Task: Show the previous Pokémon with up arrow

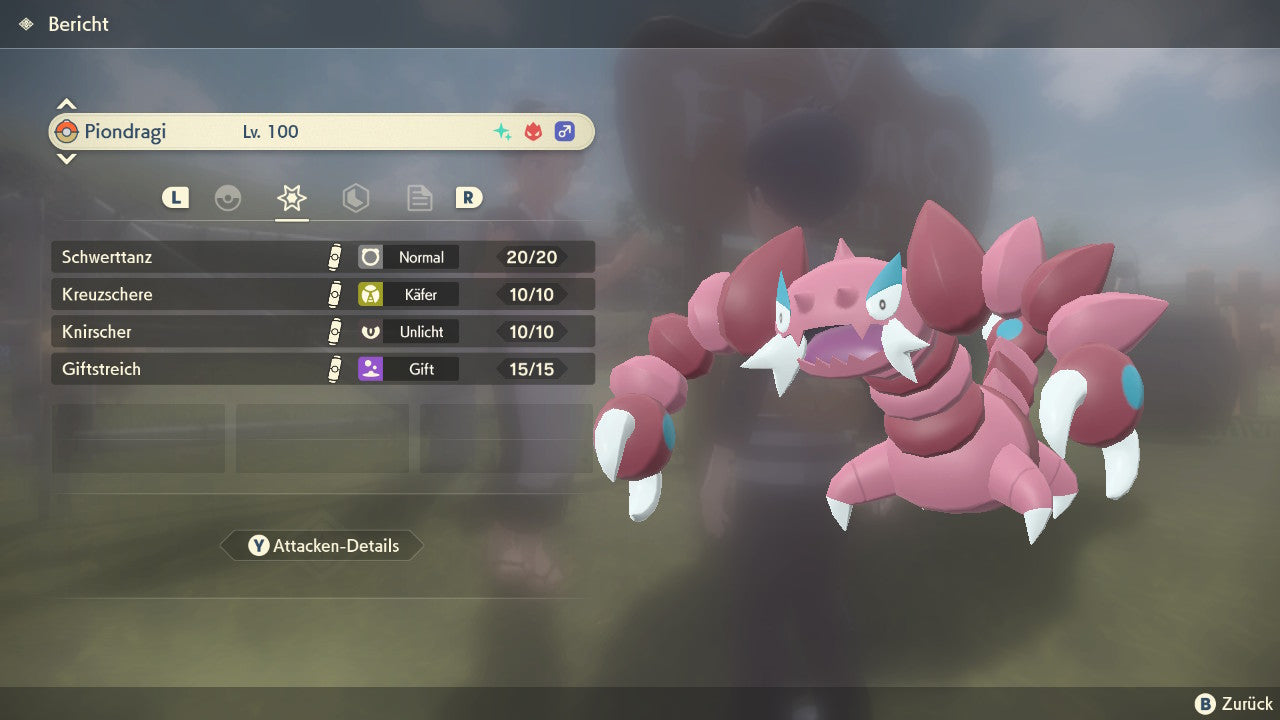Action: tap(66, 104)
